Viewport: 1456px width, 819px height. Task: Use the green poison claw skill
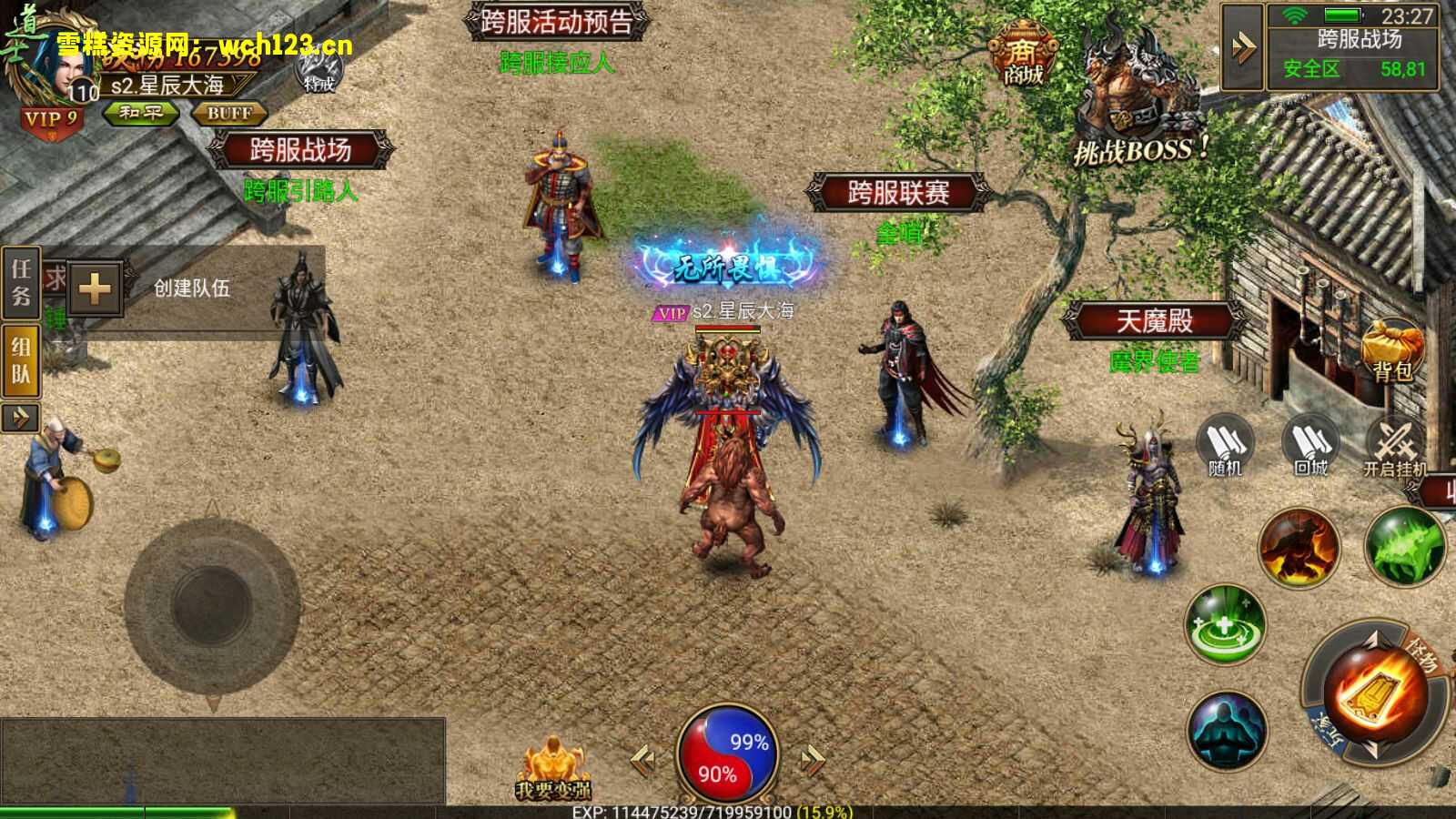pos(1404,546)
